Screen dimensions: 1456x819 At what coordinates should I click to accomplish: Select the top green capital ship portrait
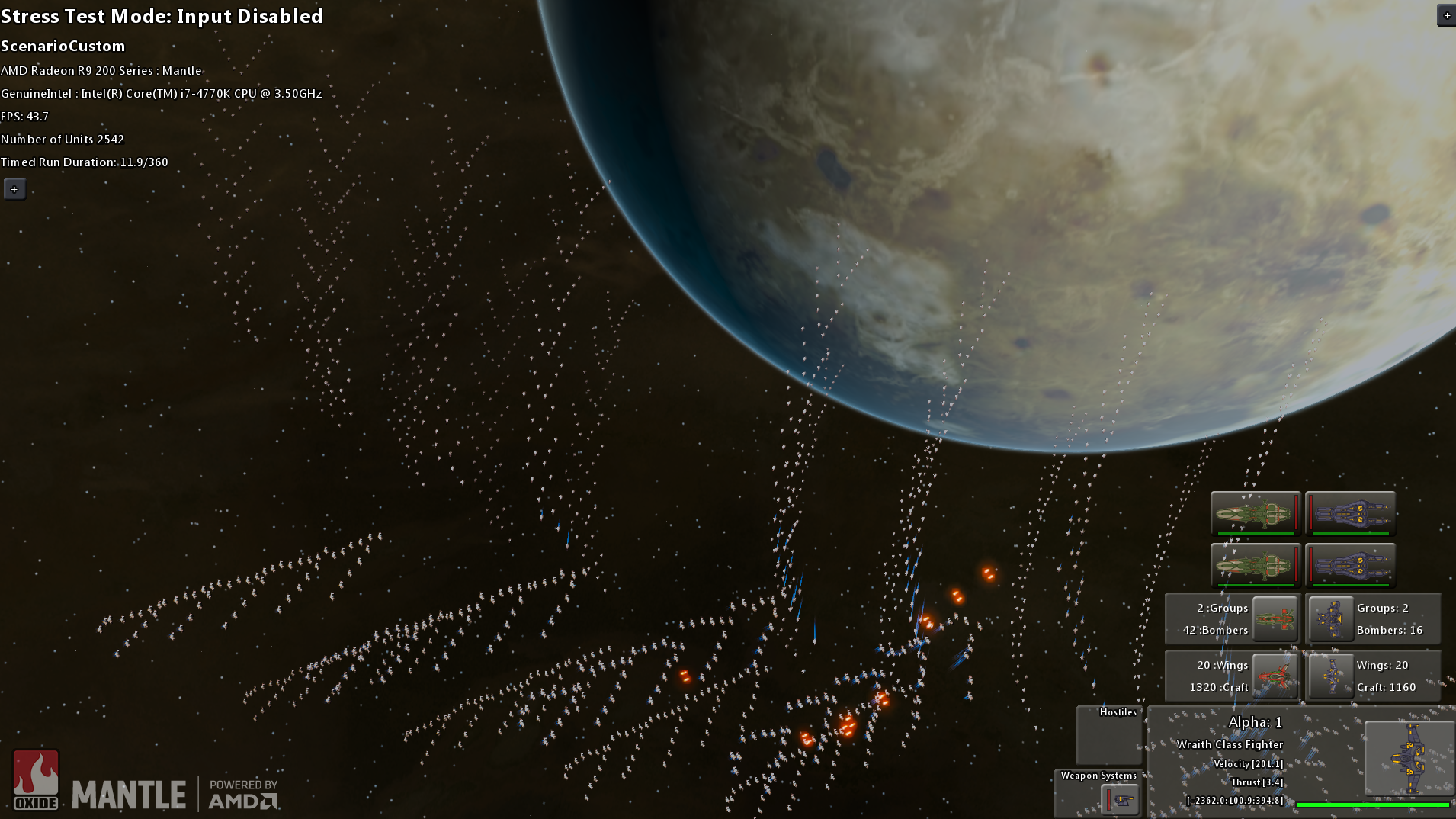pos(1254,514)
